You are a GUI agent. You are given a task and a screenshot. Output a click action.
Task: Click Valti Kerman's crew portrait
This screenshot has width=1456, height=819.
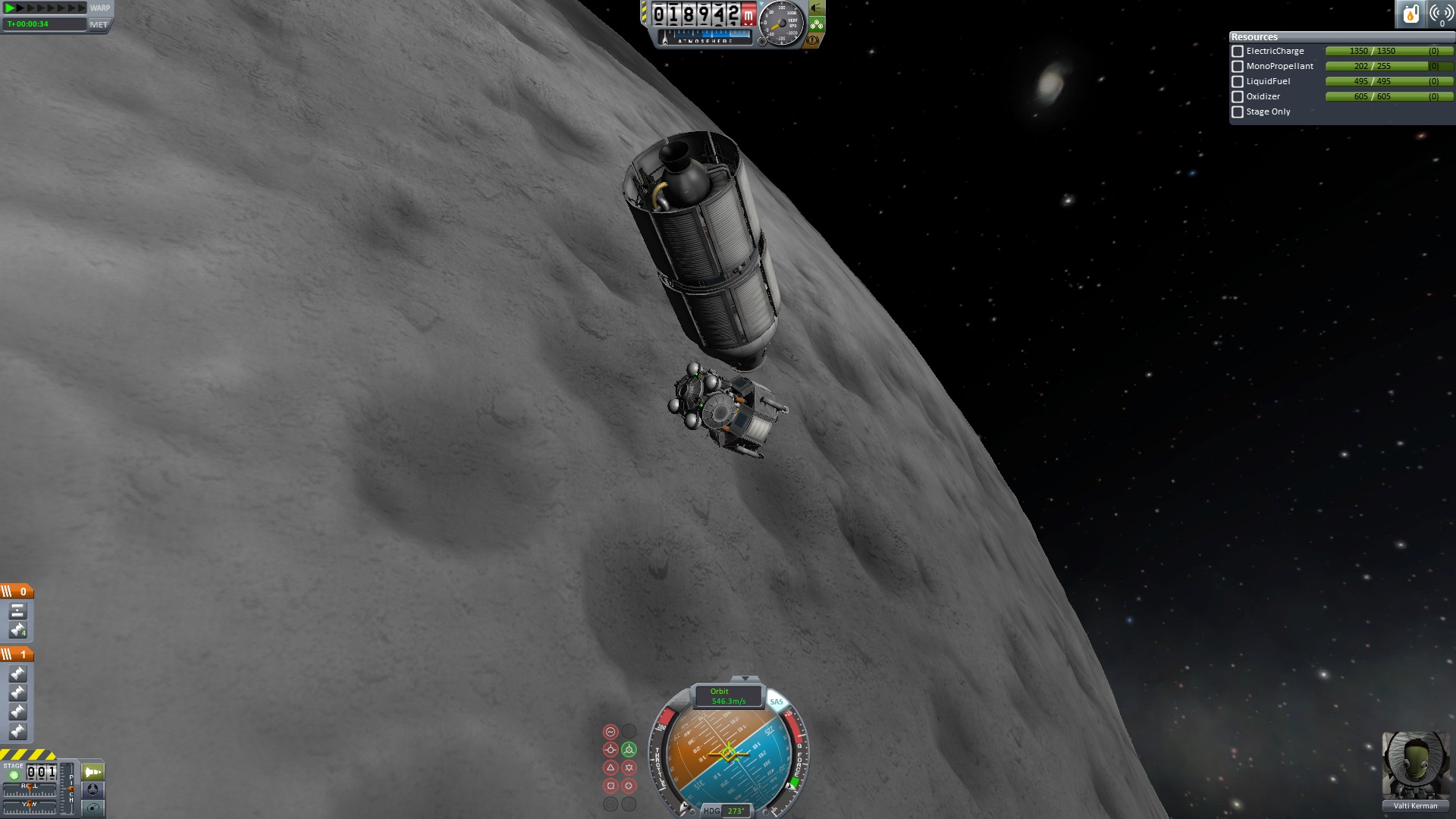[x=1415, y=766]
